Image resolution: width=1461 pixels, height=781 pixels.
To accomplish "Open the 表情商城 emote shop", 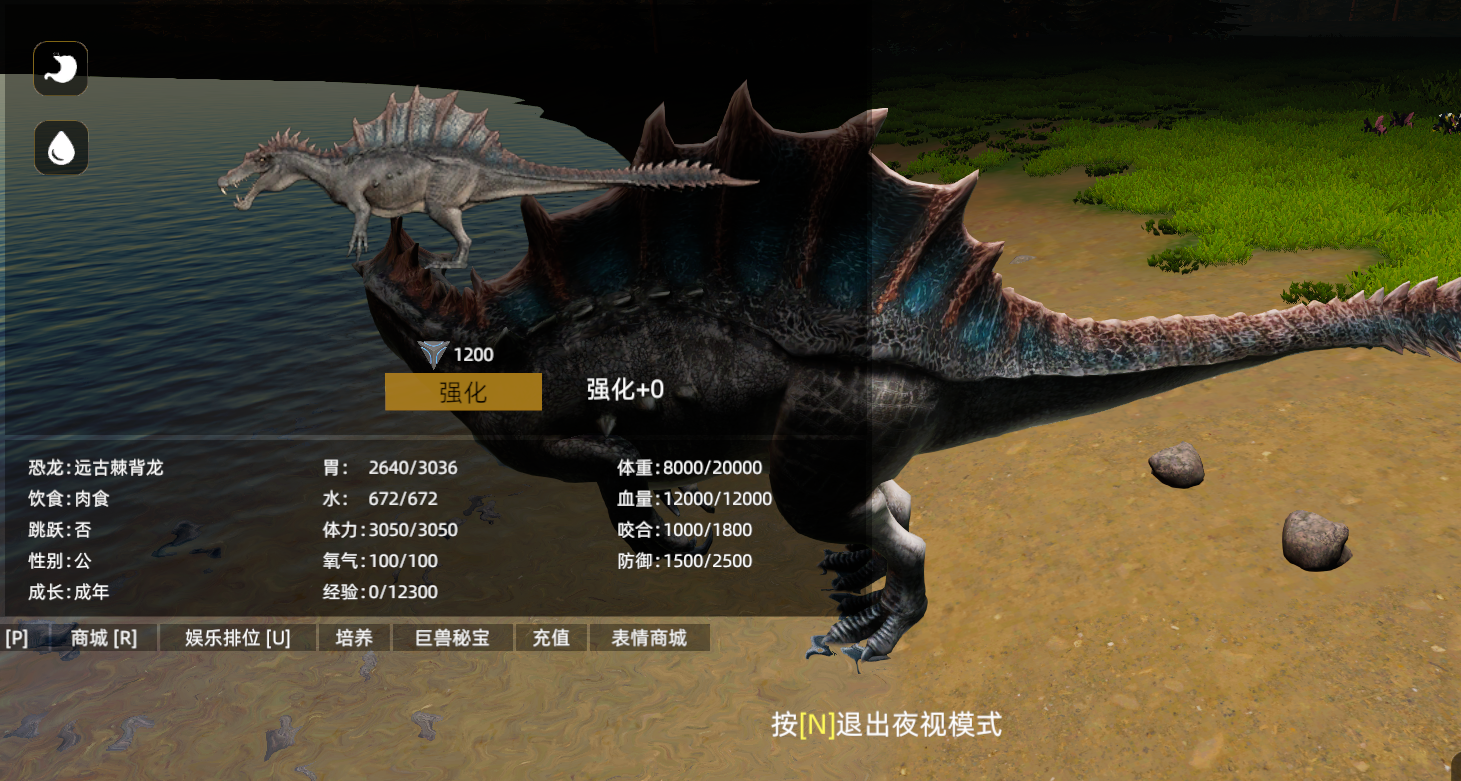I will tap(649, 638).
